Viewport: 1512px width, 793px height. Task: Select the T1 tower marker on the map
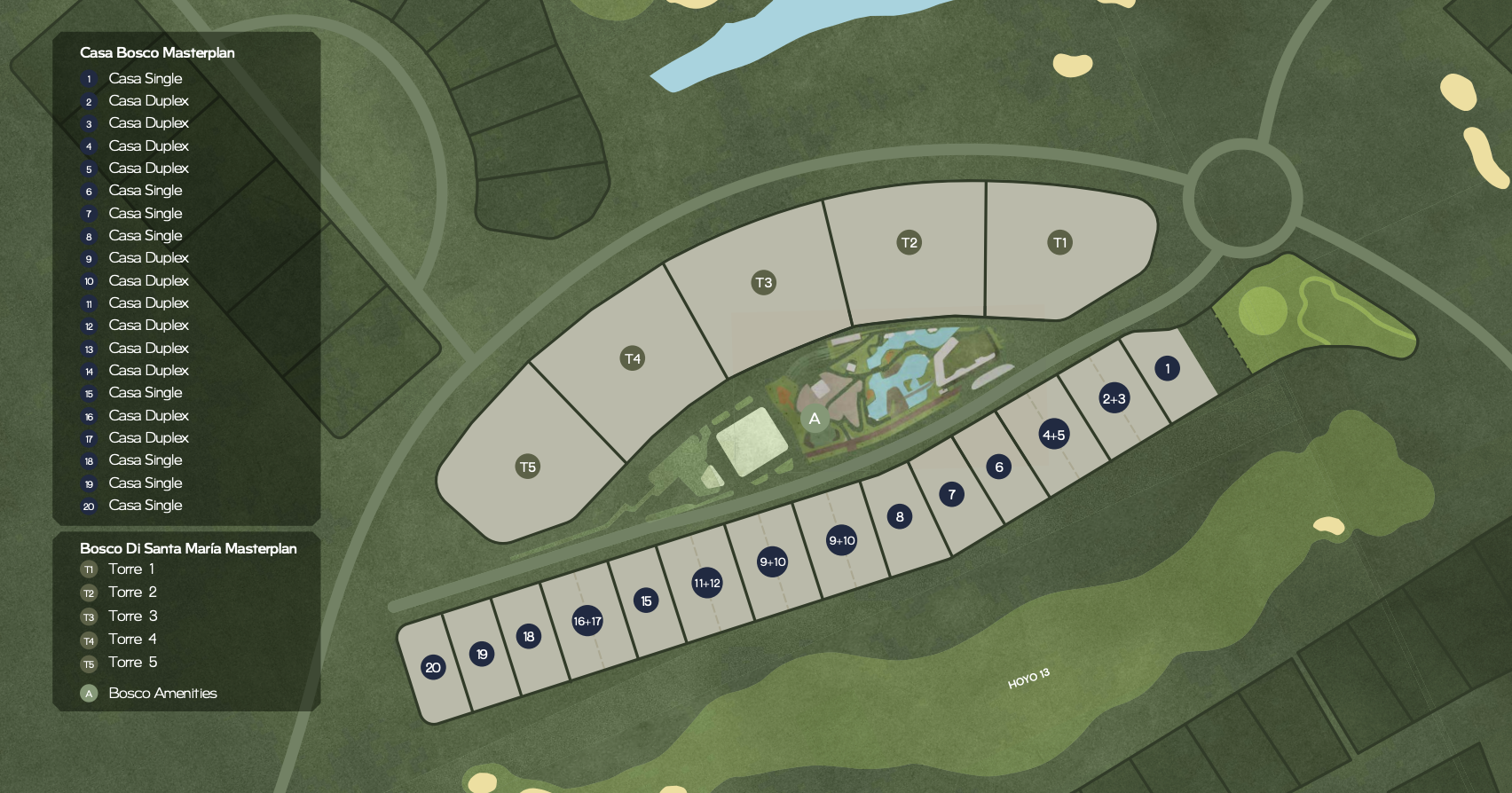pos(1059,242)
